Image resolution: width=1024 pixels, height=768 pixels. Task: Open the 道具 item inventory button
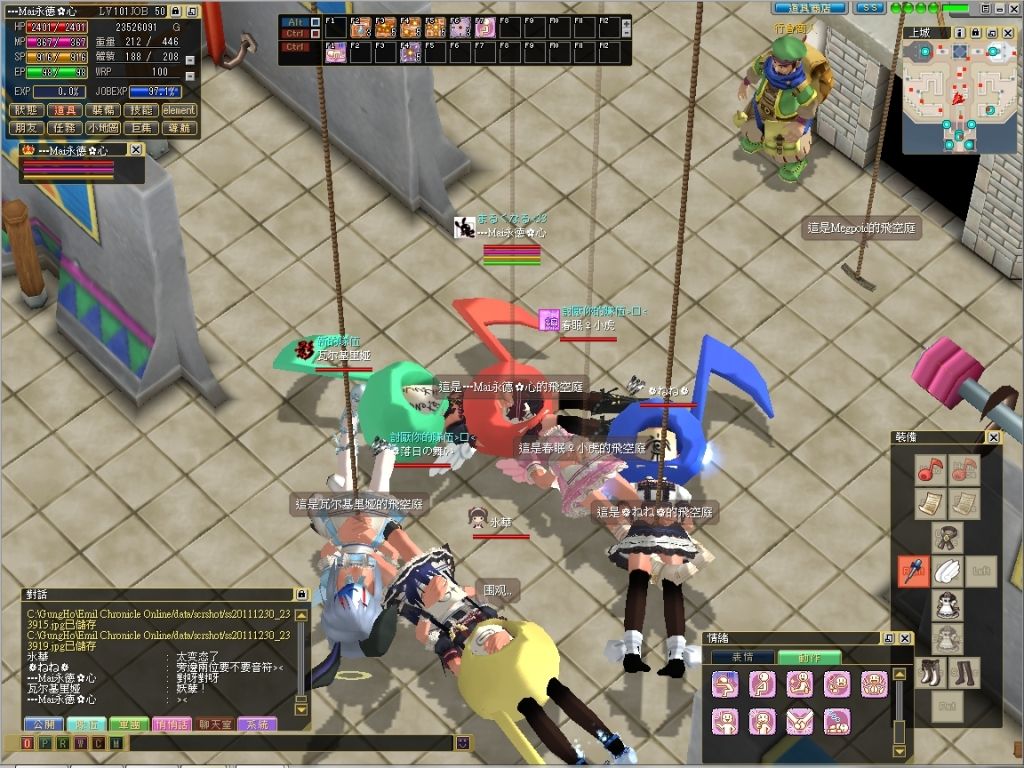click(x=65, y=110)
